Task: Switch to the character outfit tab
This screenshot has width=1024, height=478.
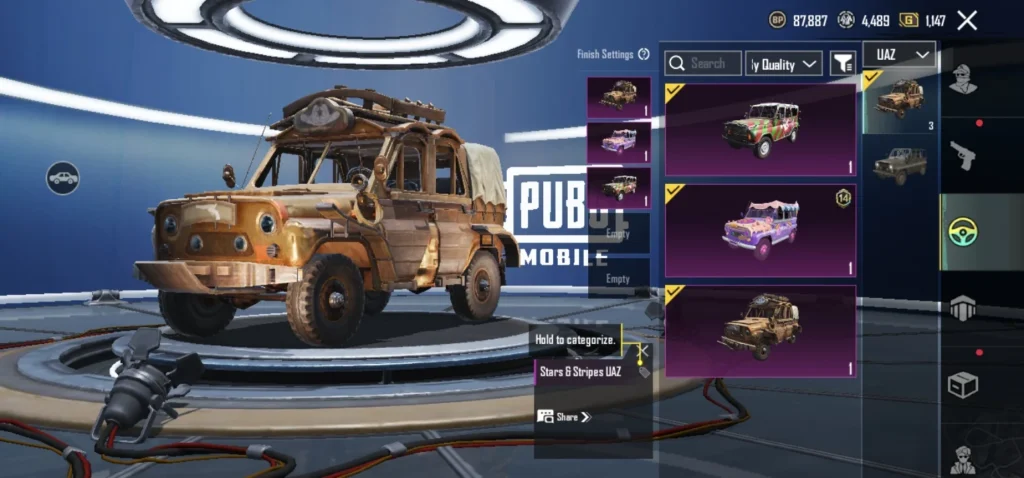Action: coord(963,79)
